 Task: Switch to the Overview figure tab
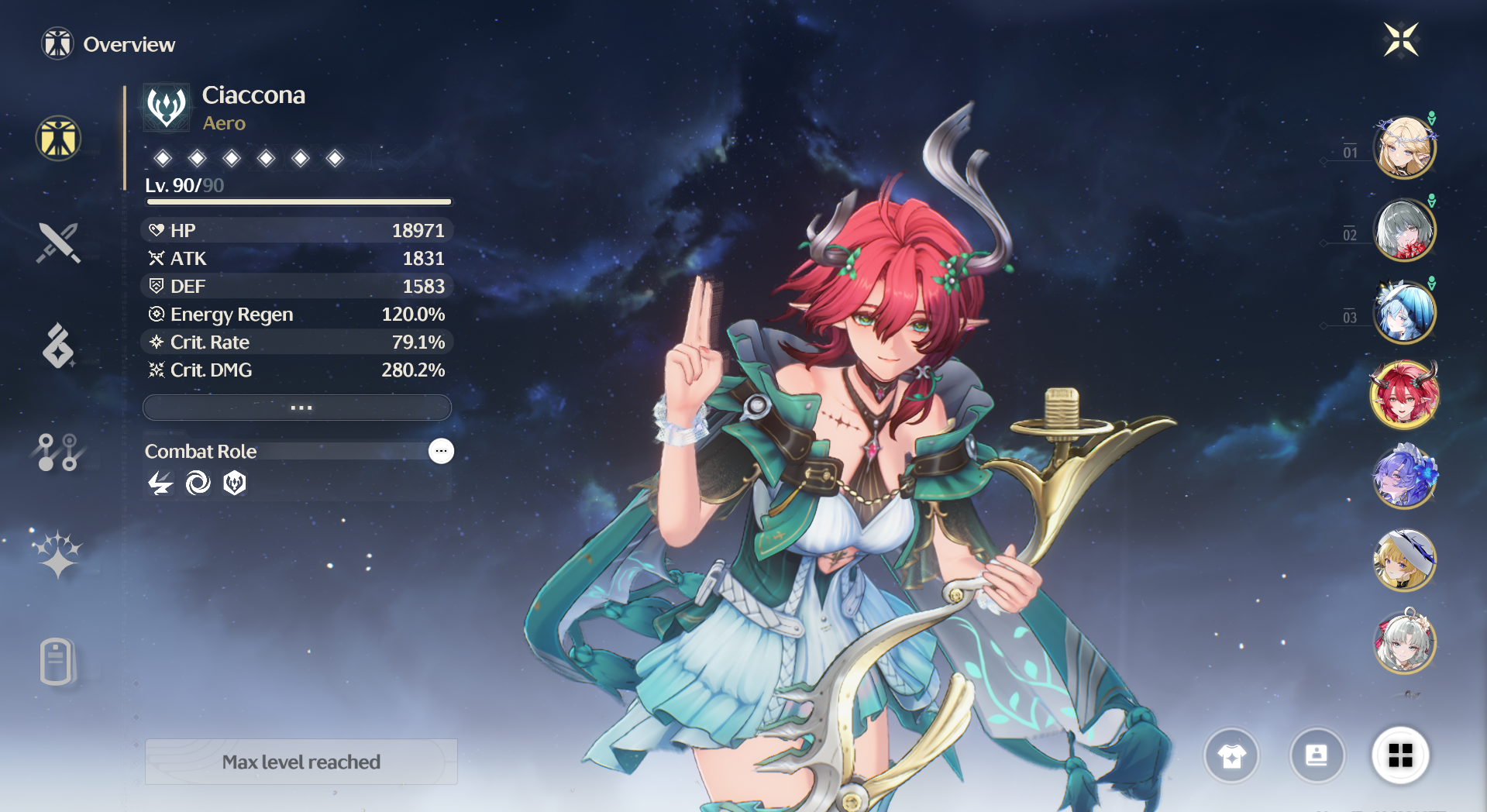point(58,139)
